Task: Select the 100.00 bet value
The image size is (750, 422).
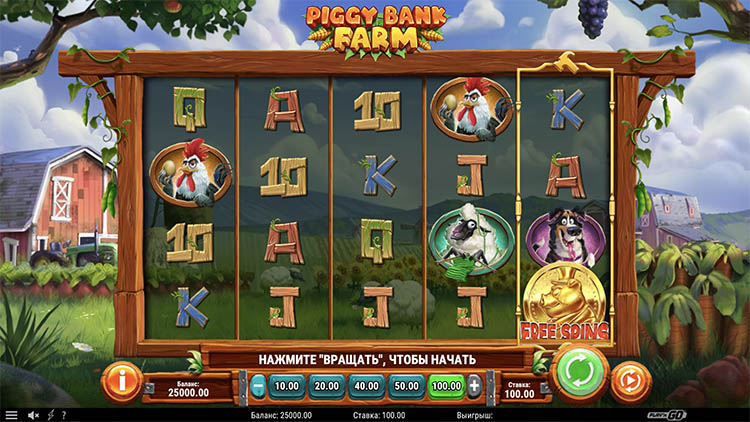Action: click(446, 385)
